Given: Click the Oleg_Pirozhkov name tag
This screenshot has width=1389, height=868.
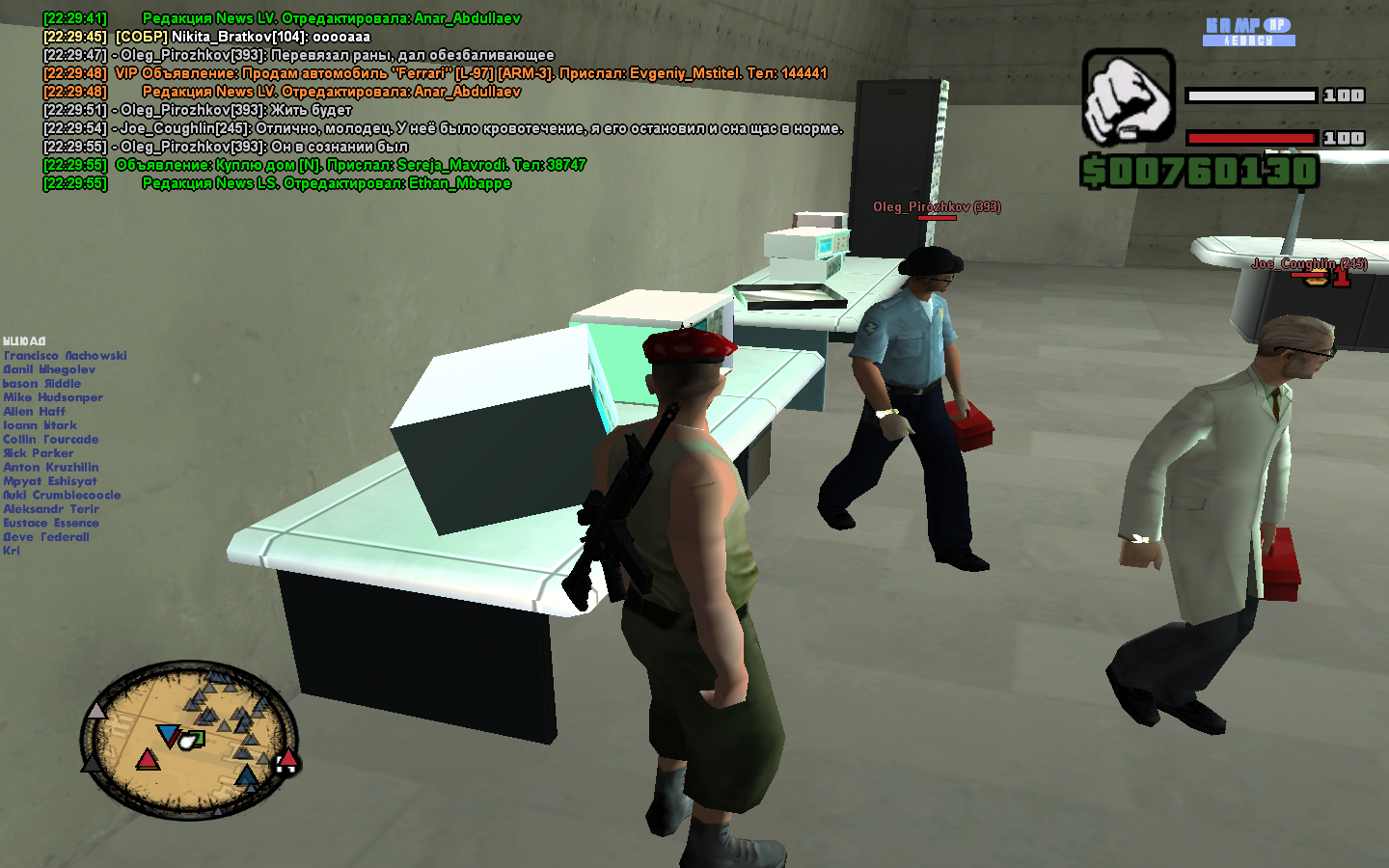Looking at the screenshot, I should point(937,207).
